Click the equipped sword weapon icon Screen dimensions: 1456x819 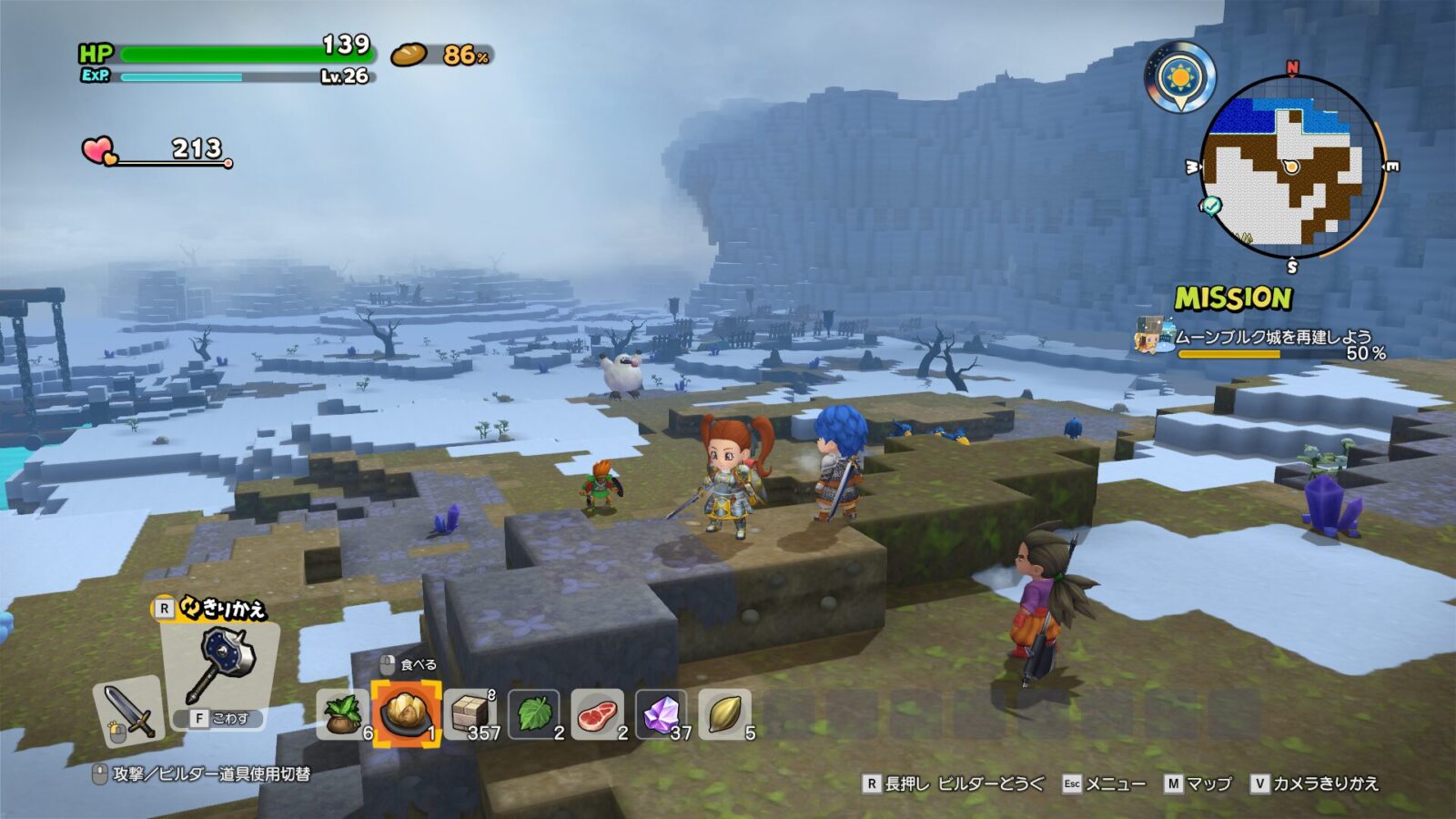pyautogui.click(x=129, y=712)
